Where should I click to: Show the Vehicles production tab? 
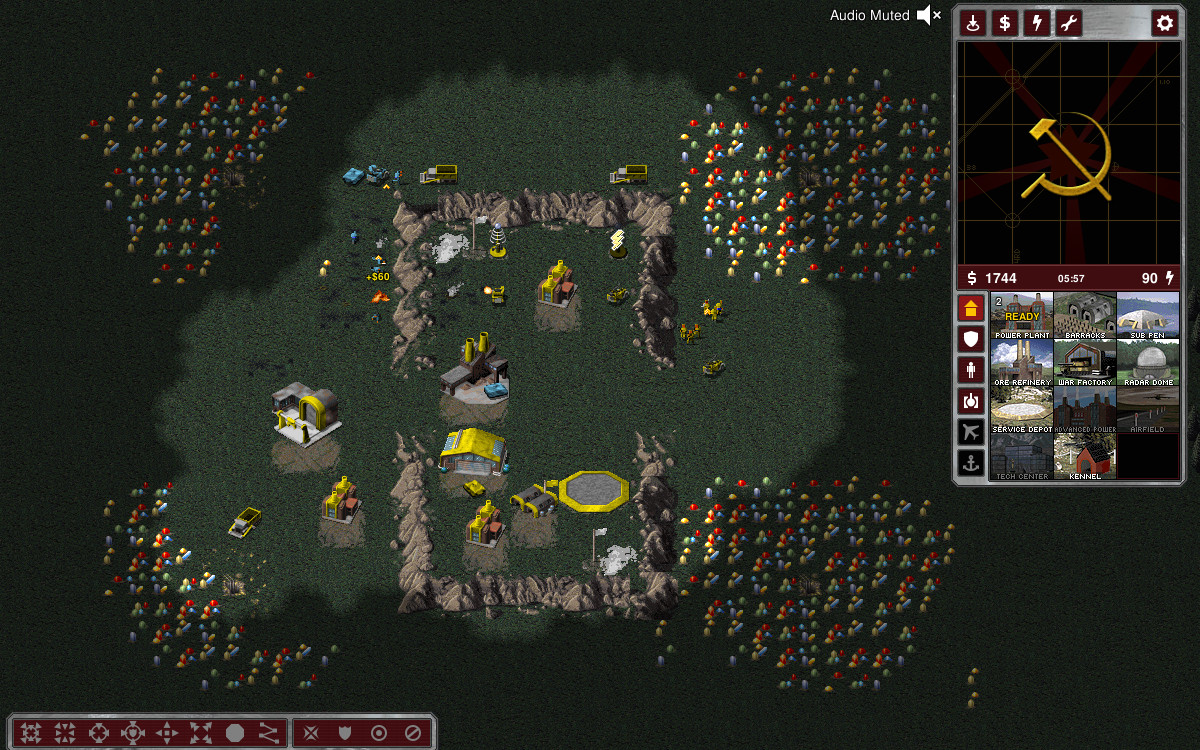point(970,401)
